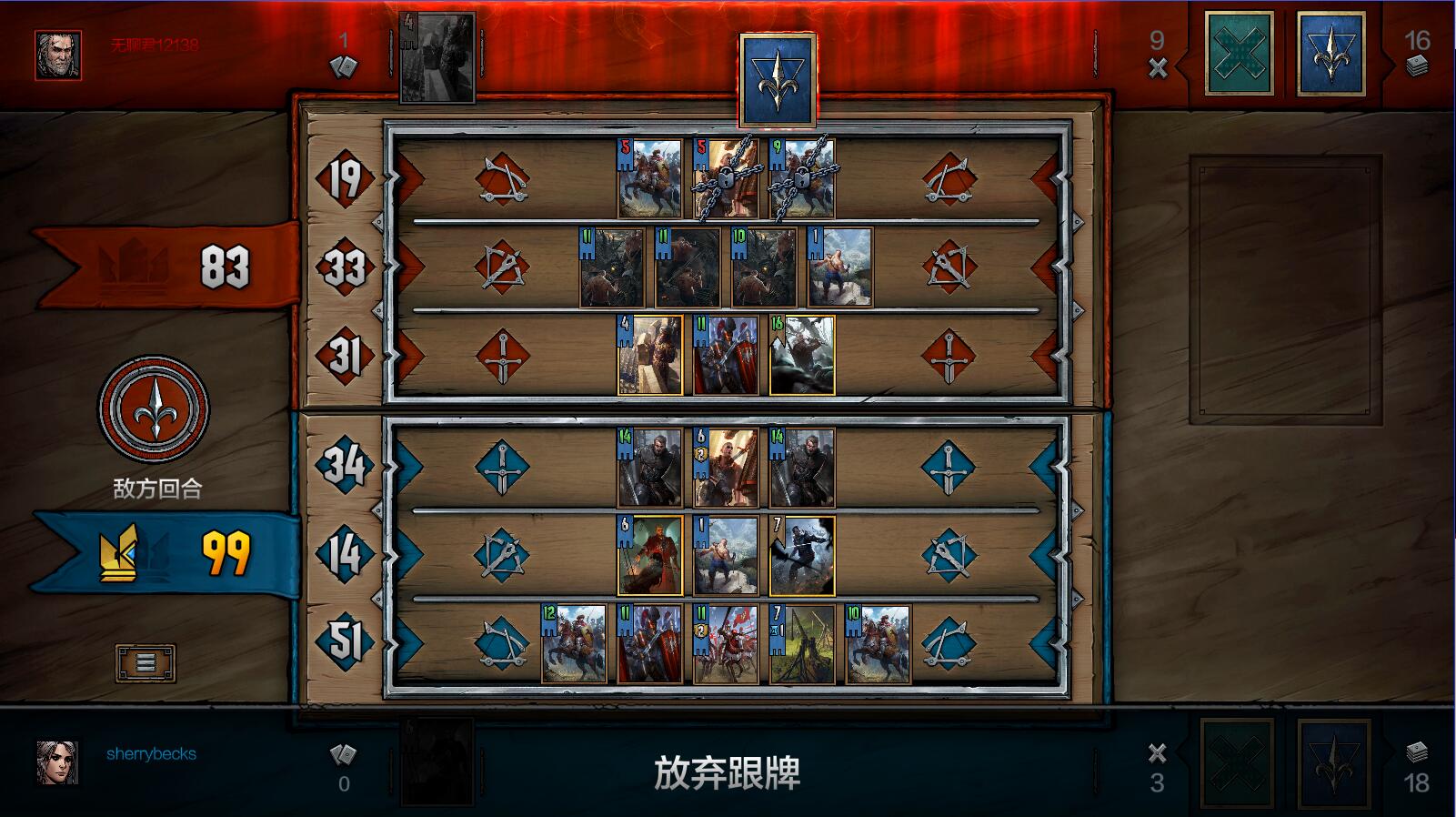
Task: Select the blue melee row swords icon
Action: 501,464
